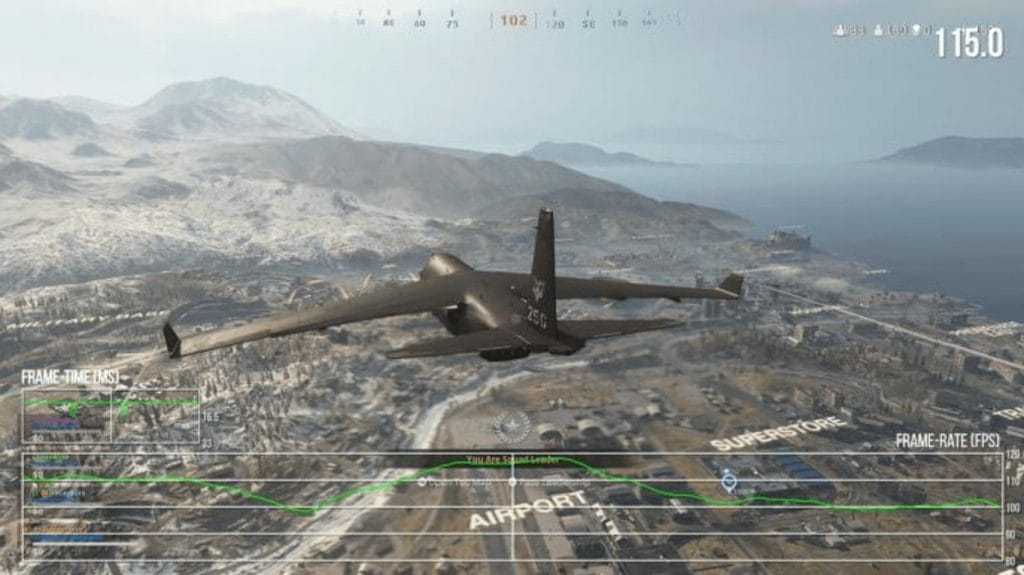Click the compass heading bar
Viewport: 1024px width, 575px height.
coord(512,20)
